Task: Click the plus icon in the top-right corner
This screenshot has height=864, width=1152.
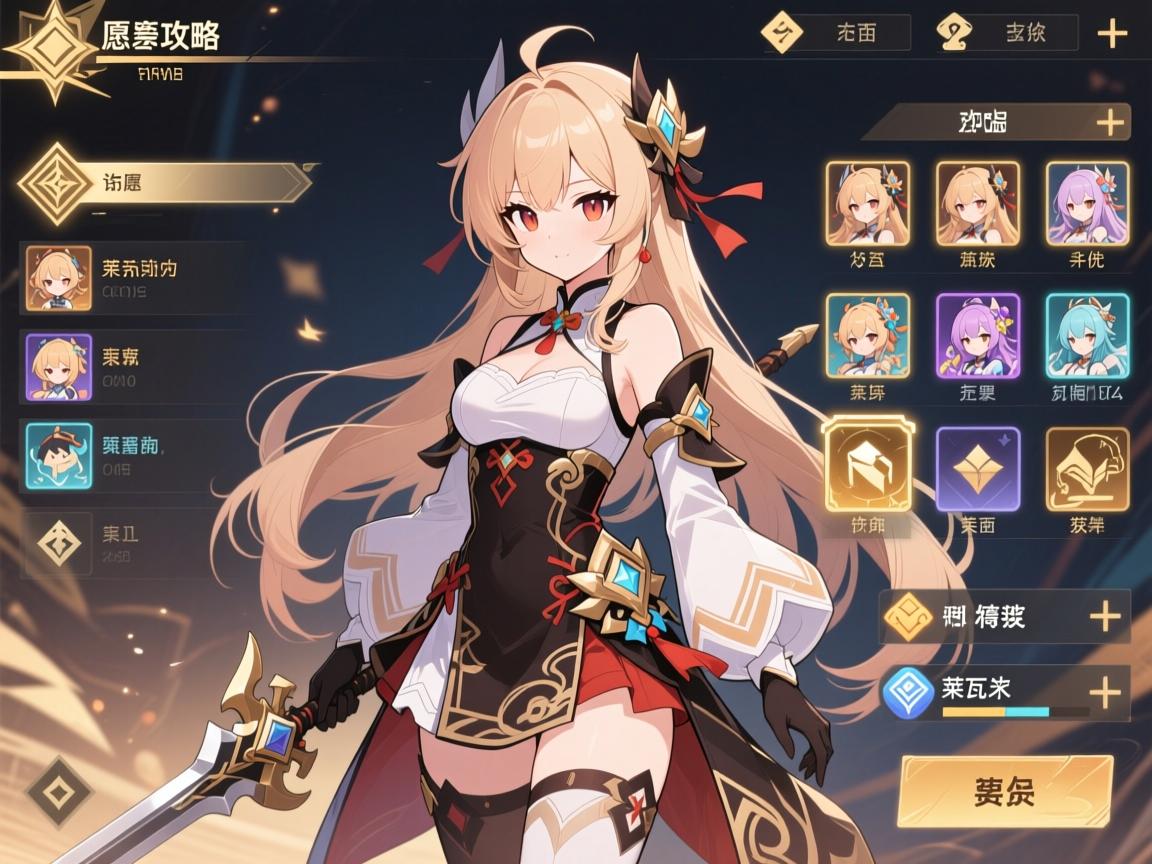Action: [x=1112, y=33]
